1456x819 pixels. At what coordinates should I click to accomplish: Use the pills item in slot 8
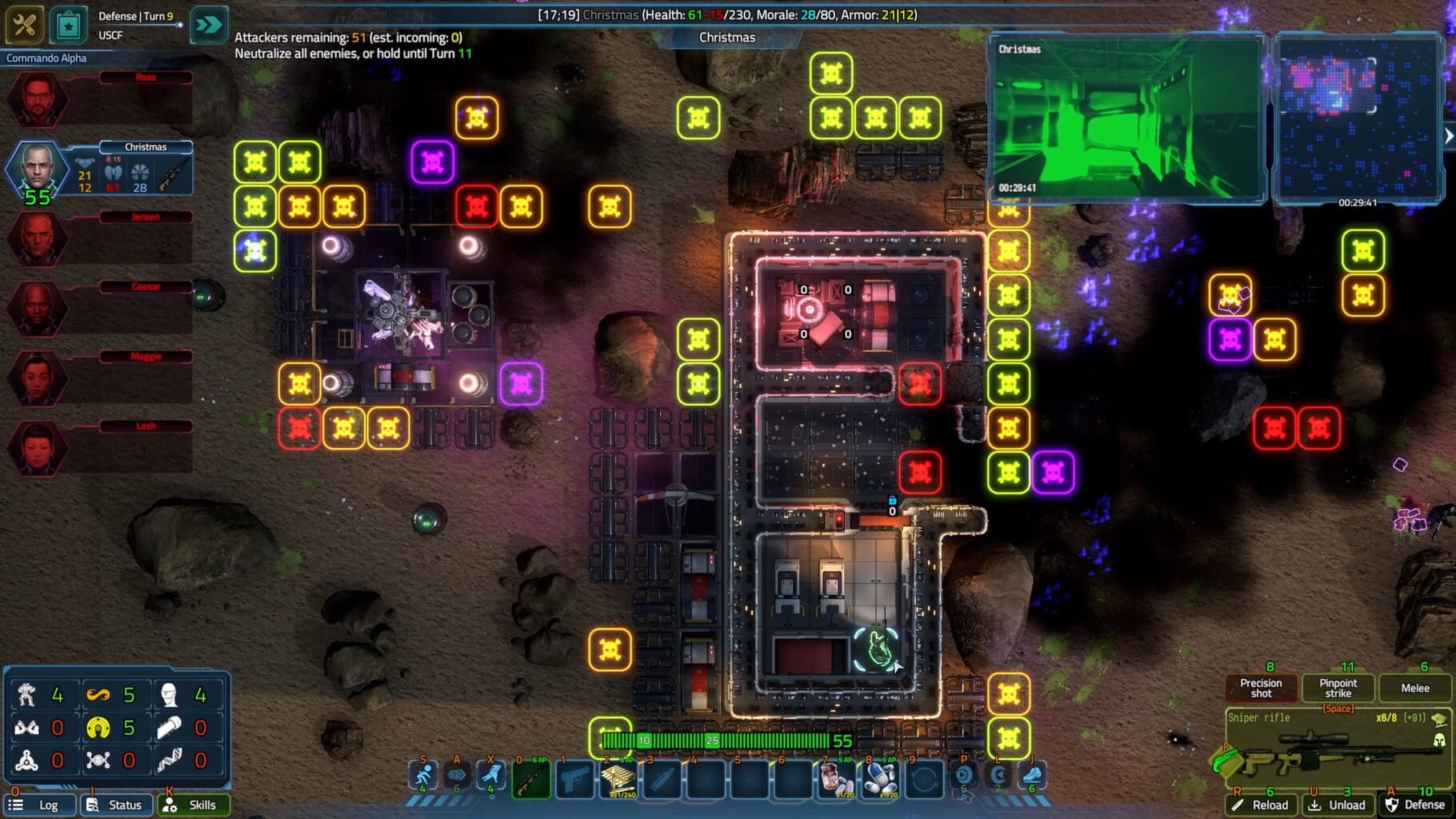pyautogui.click(x=879, y=779)
